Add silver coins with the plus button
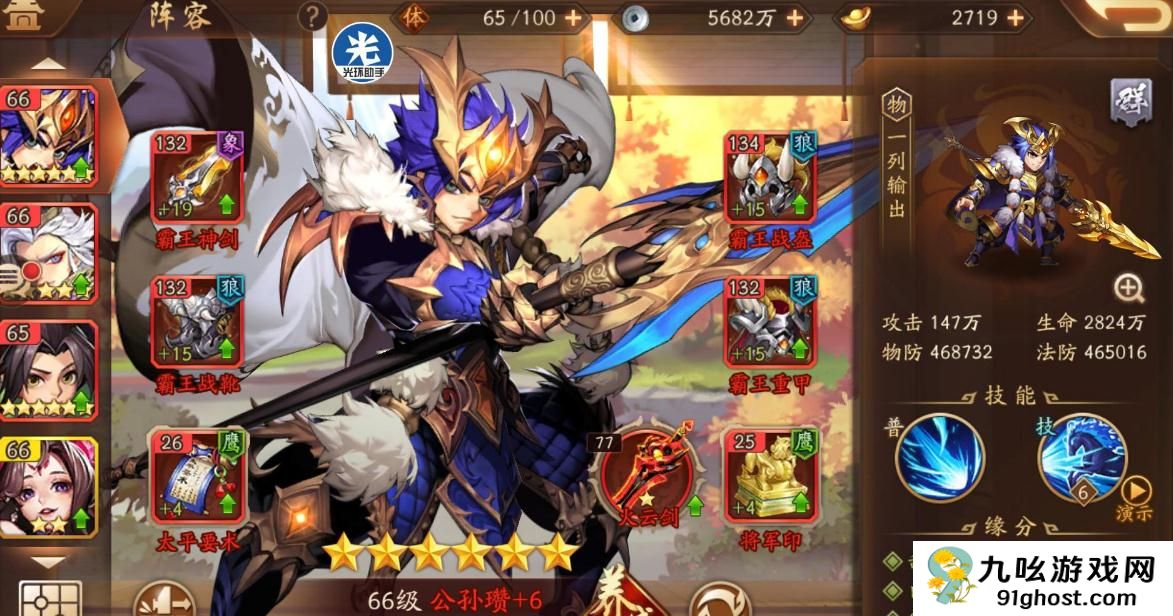The width and height of the screenshot is (1173, 616). coord(794,17)
